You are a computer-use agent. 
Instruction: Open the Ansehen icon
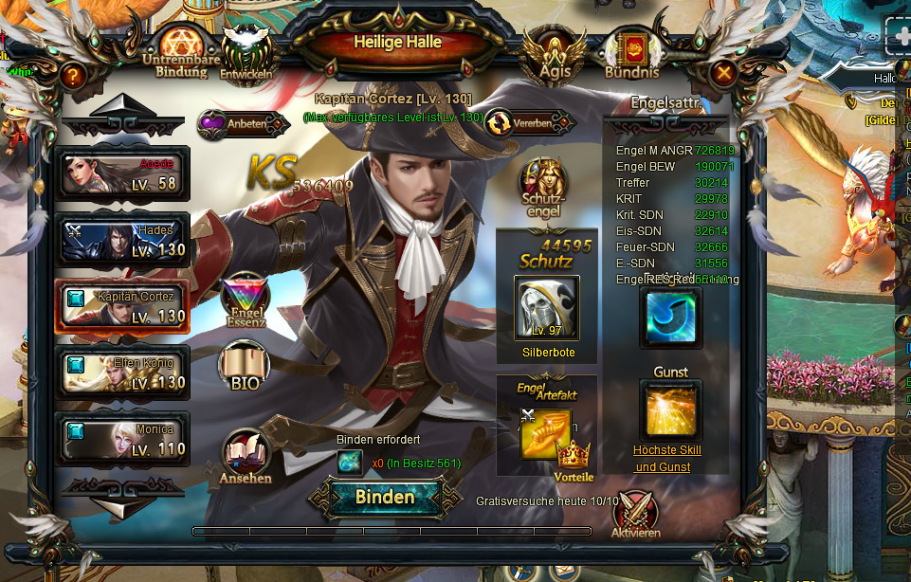coord(245,457)
